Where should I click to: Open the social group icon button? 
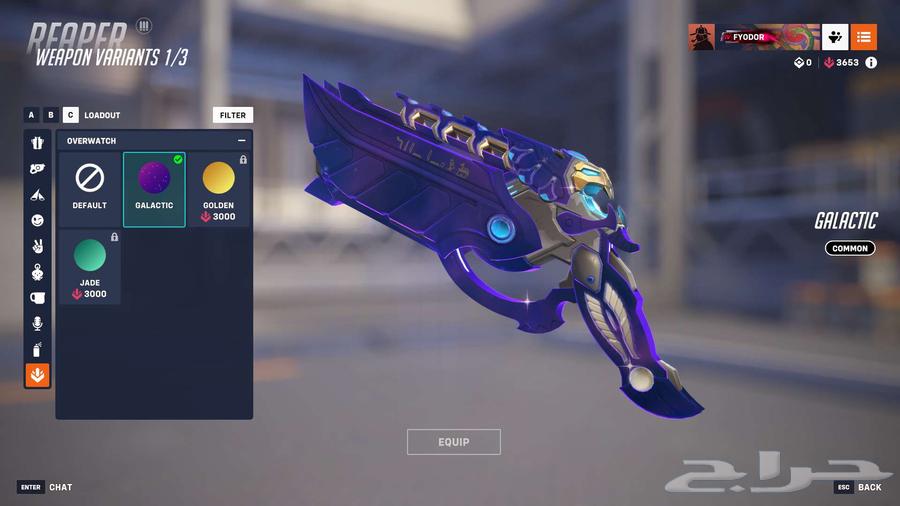click(x=835, y=37)
